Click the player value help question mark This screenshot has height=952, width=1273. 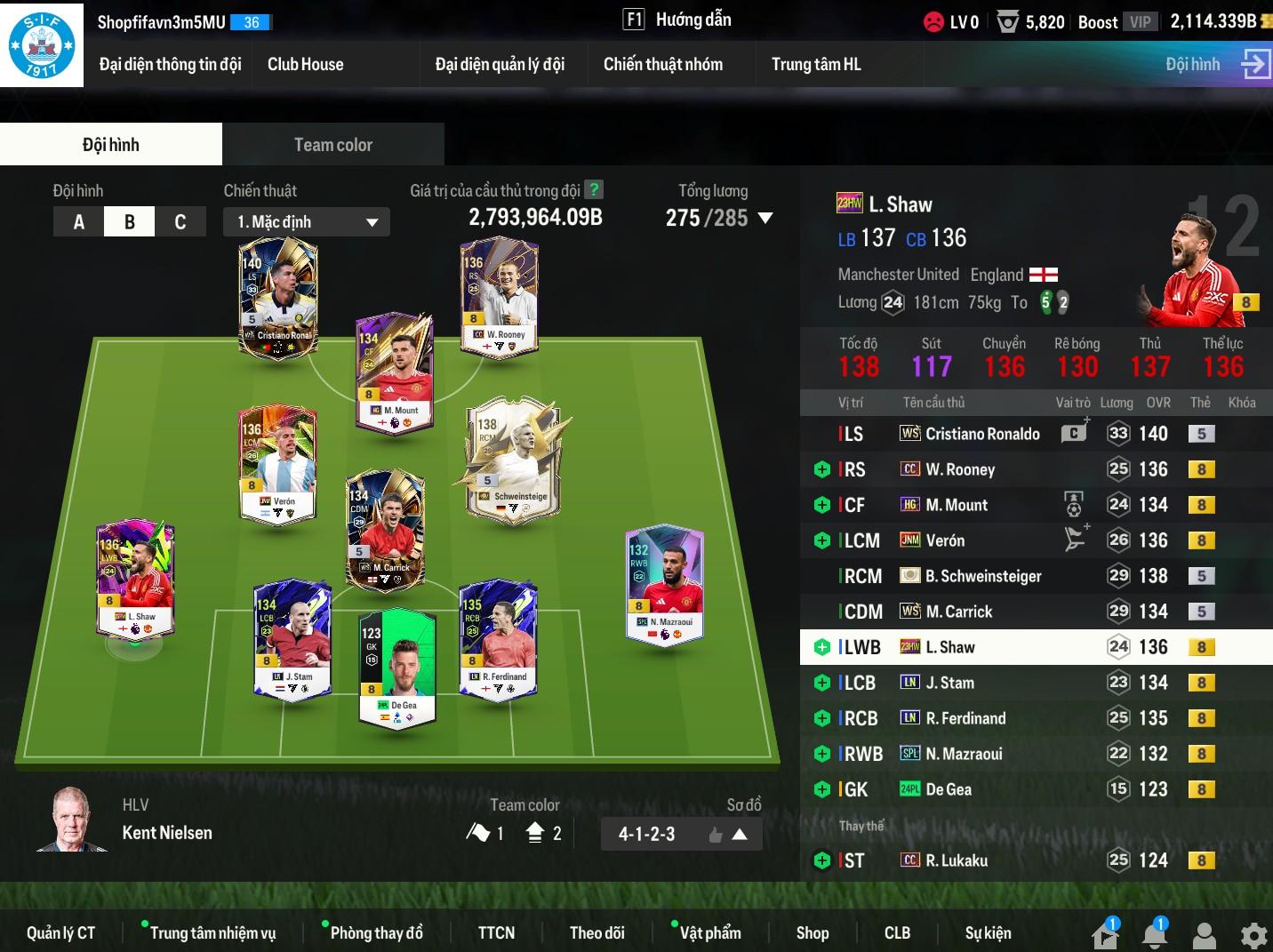[x=594, y=190]
